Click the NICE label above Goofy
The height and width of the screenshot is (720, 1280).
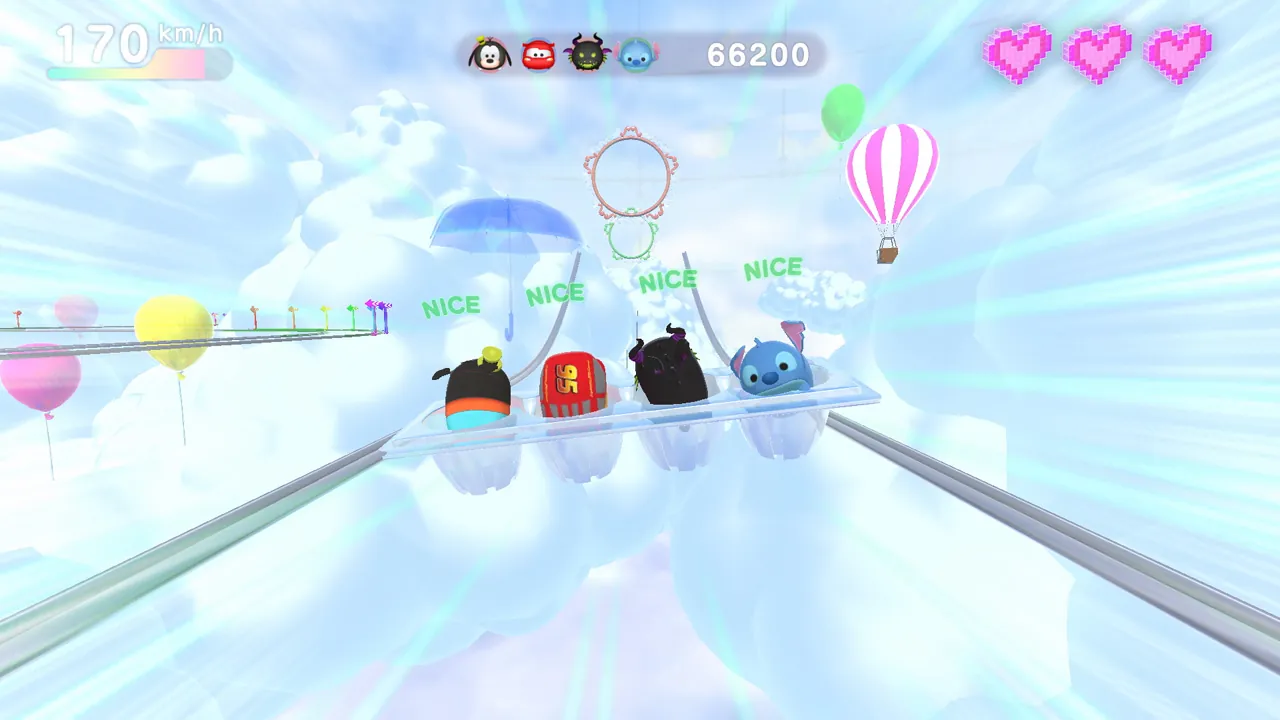point(451,306)
